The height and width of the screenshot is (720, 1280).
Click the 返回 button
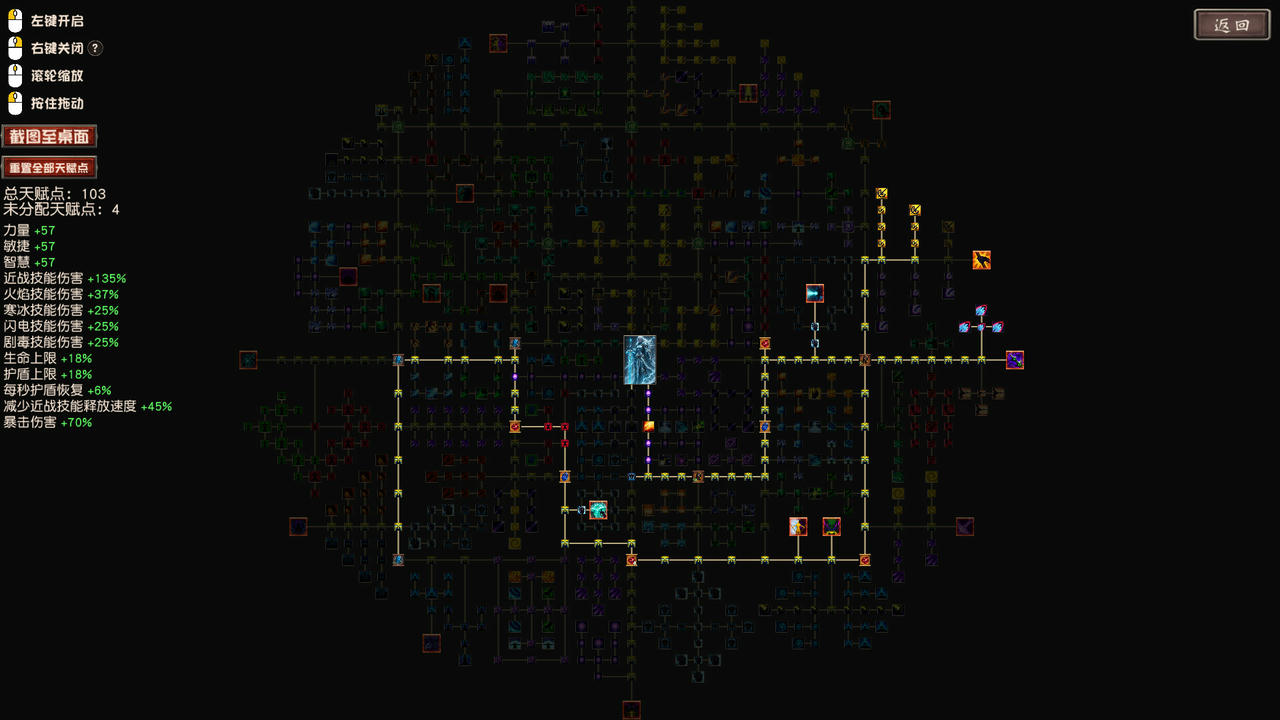coord(1231,24)
